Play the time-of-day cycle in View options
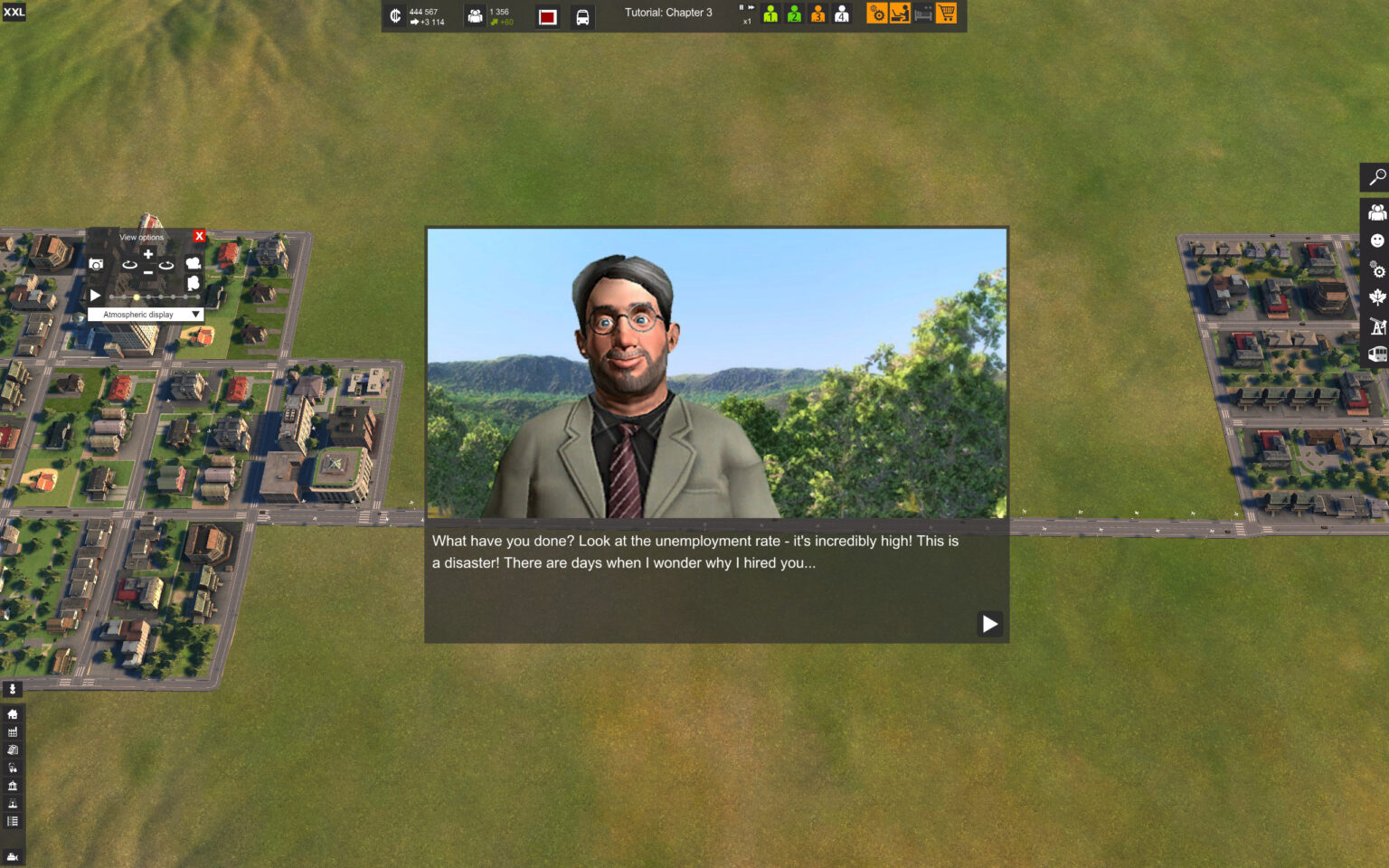The height and width of the screenshot is (868, 1389). [x=95, y=296]
